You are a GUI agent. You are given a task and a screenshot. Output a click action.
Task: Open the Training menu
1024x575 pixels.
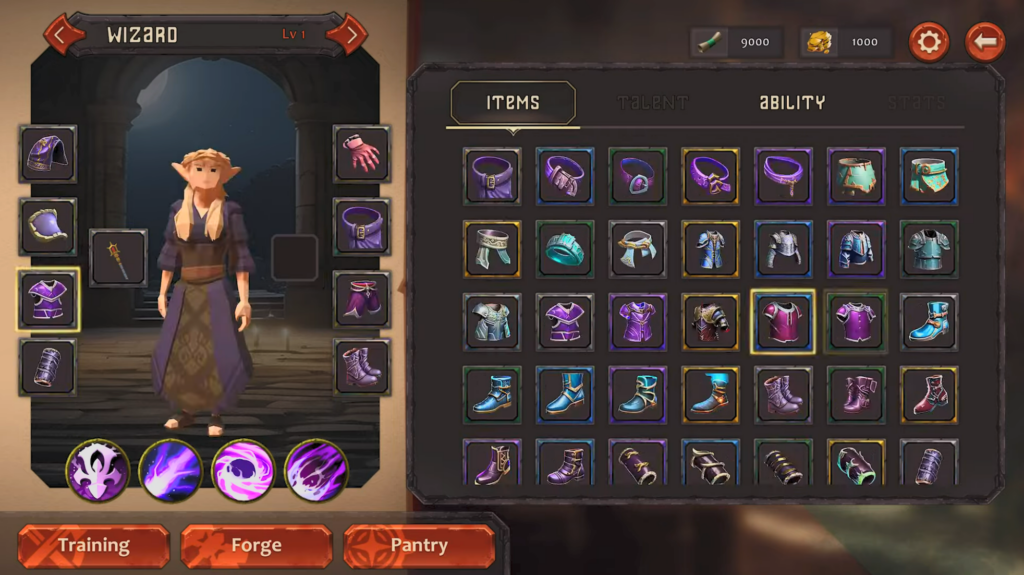click(94, 546)
